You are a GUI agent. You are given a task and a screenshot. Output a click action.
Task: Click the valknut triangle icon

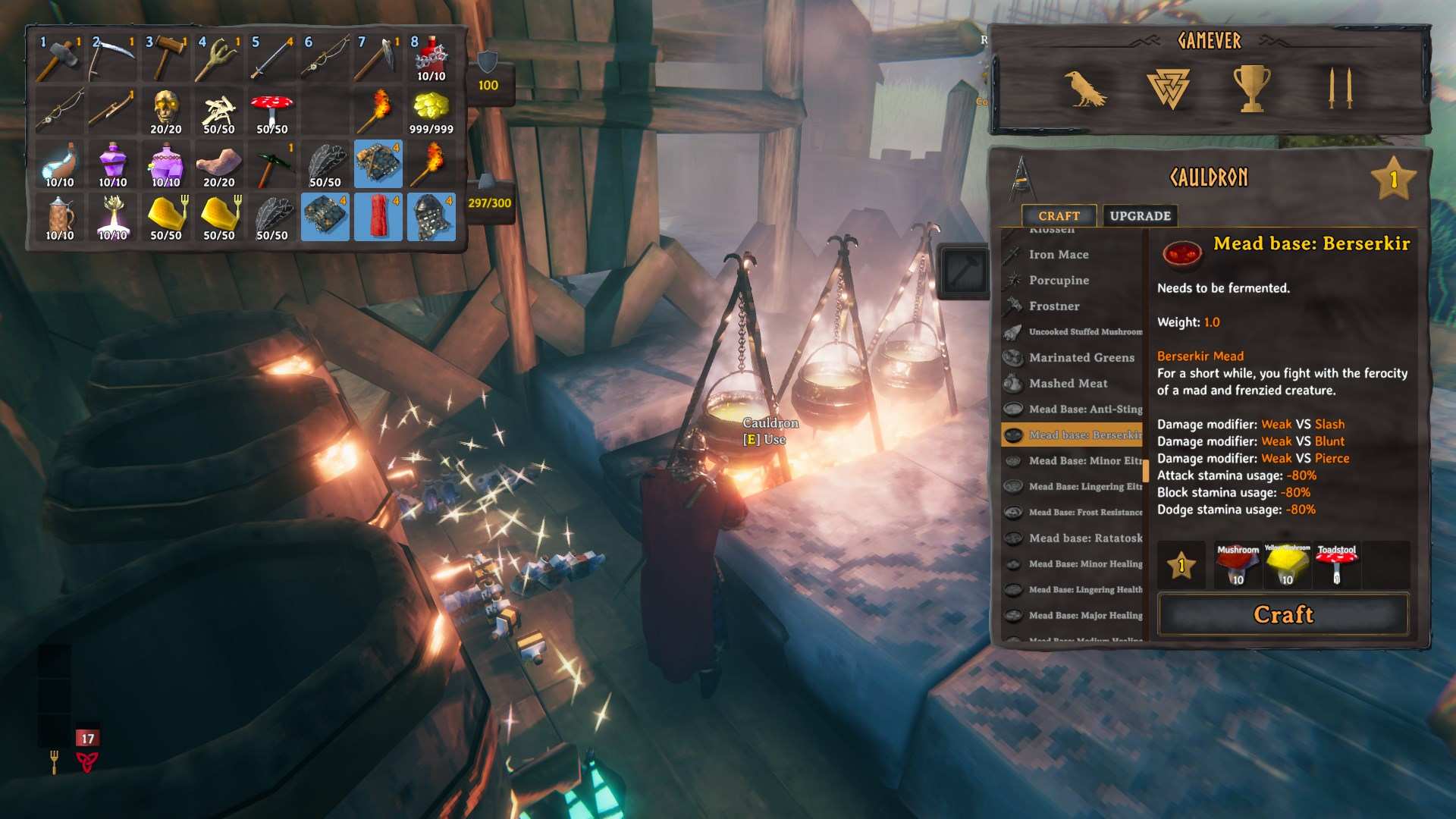click(1168, 89)
